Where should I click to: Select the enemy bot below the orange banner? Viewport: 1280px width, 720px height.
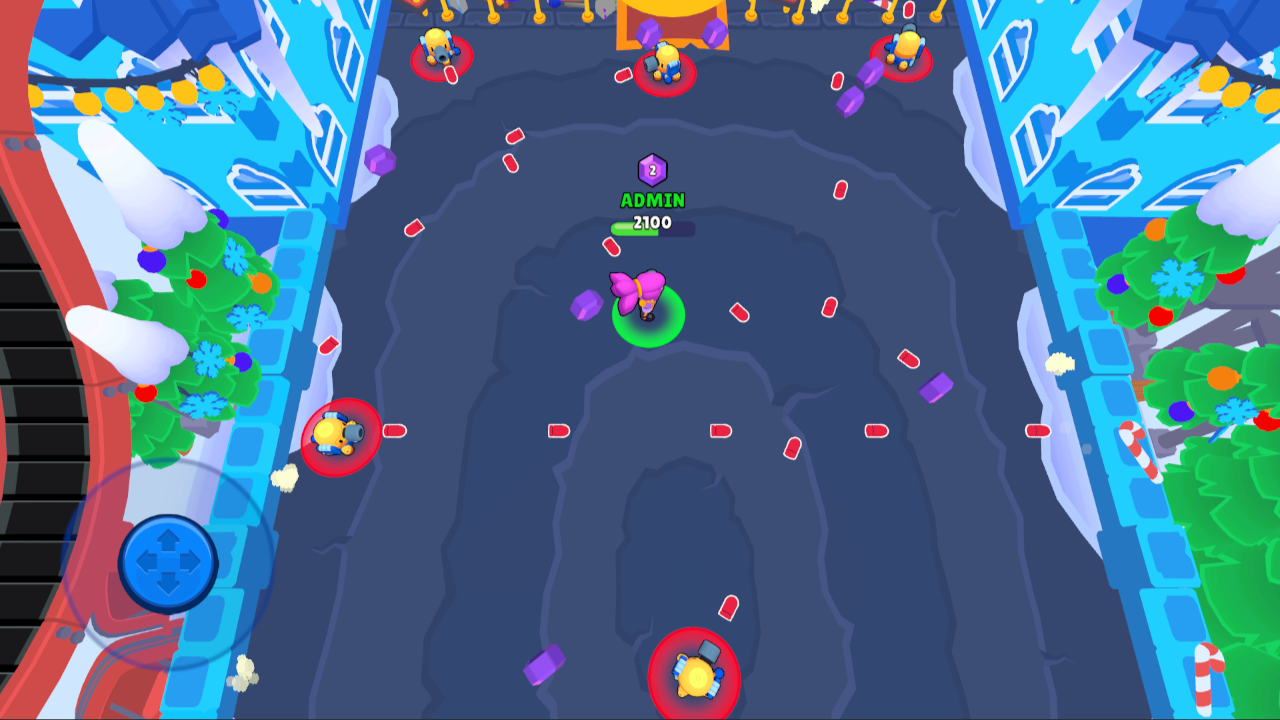pyautogui.click(x=665, y=65)
